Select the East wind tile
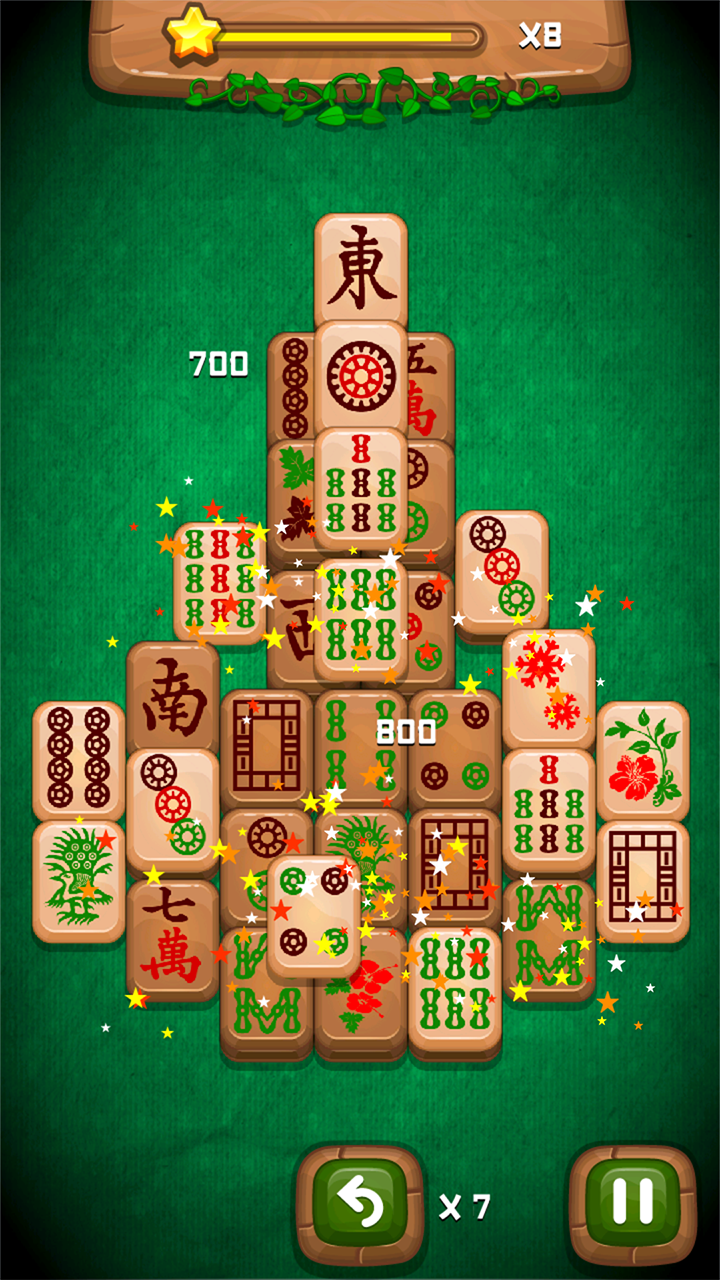The image size is (720, 1280). click(360, 267)
